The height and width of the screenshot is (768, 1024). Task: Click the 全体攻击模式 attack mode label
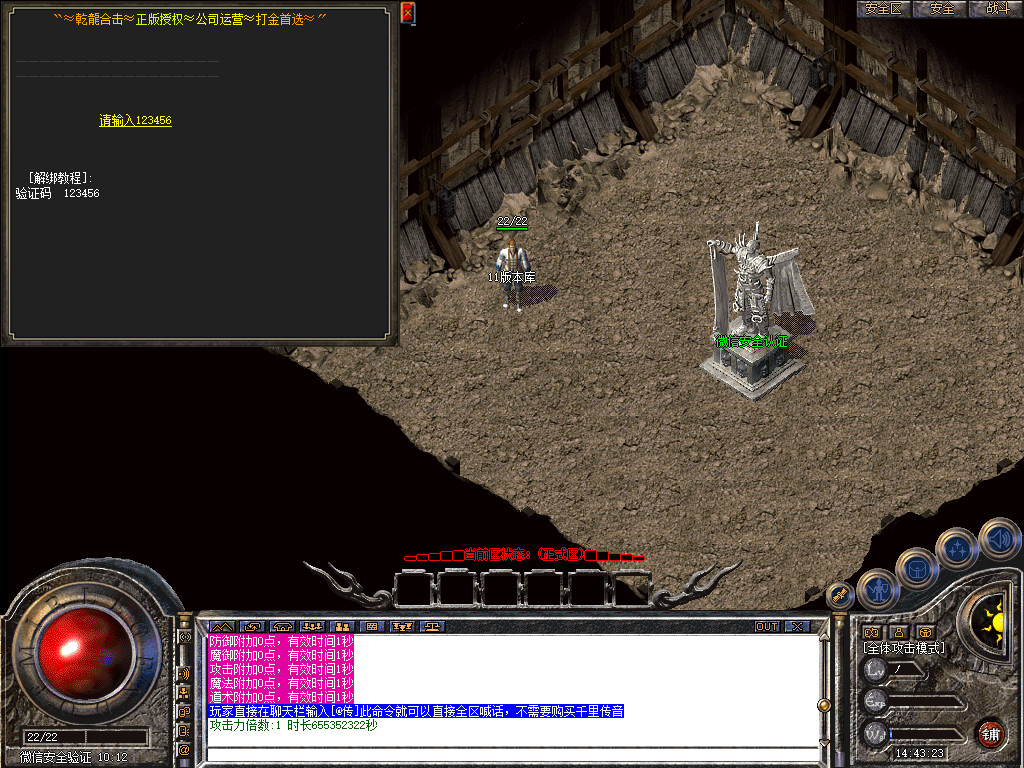[x=904, y=648]
